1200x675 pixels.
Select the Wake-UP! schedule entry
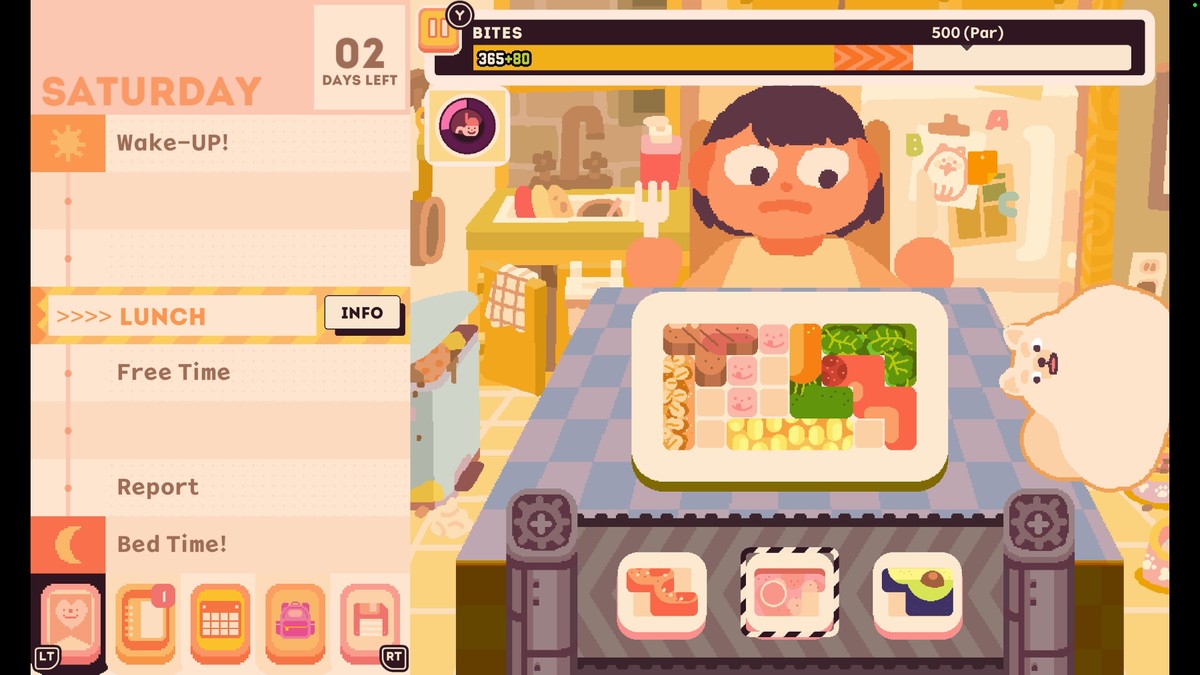coord(172,142)
